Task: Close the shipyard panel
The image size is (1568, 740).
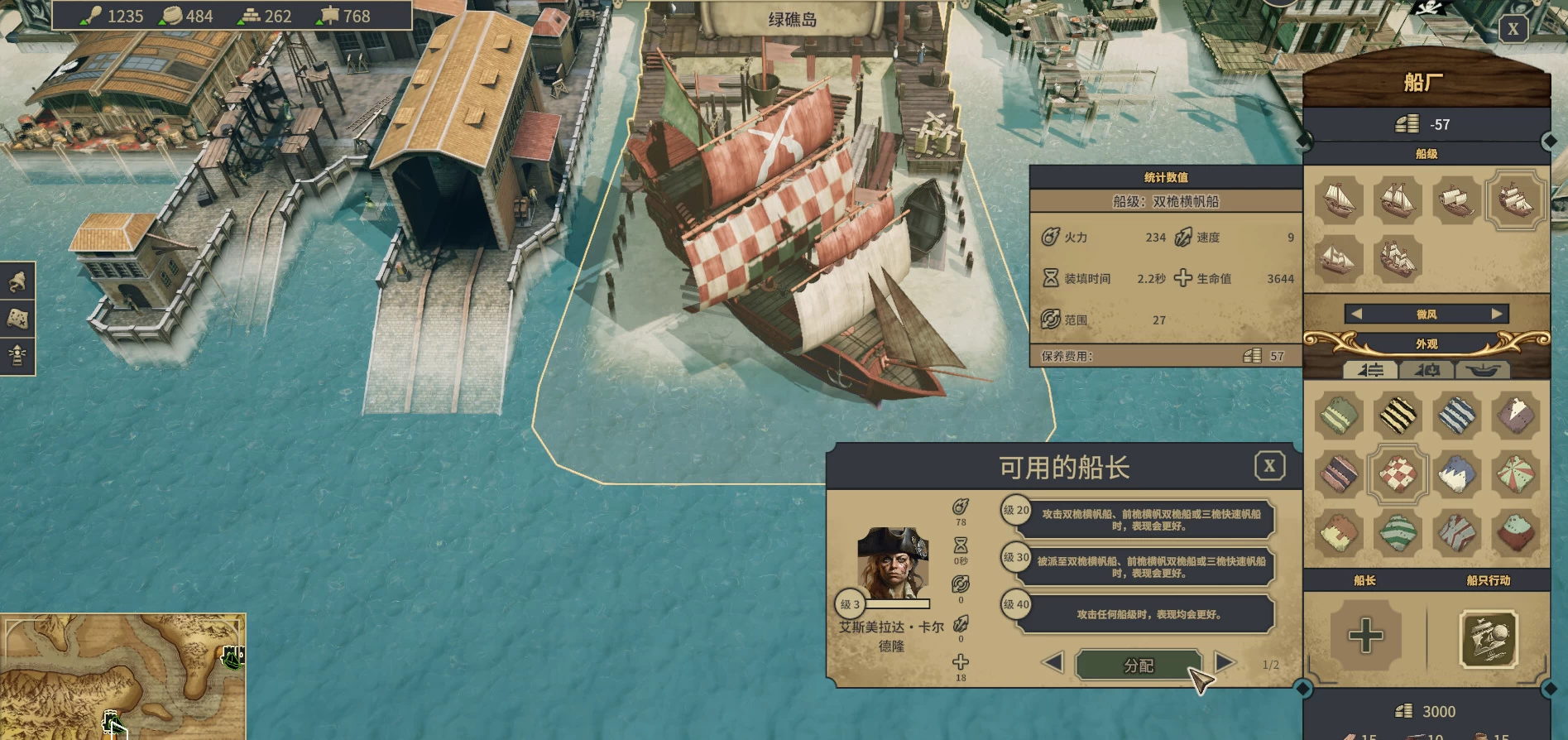Action: point(1513,30)
